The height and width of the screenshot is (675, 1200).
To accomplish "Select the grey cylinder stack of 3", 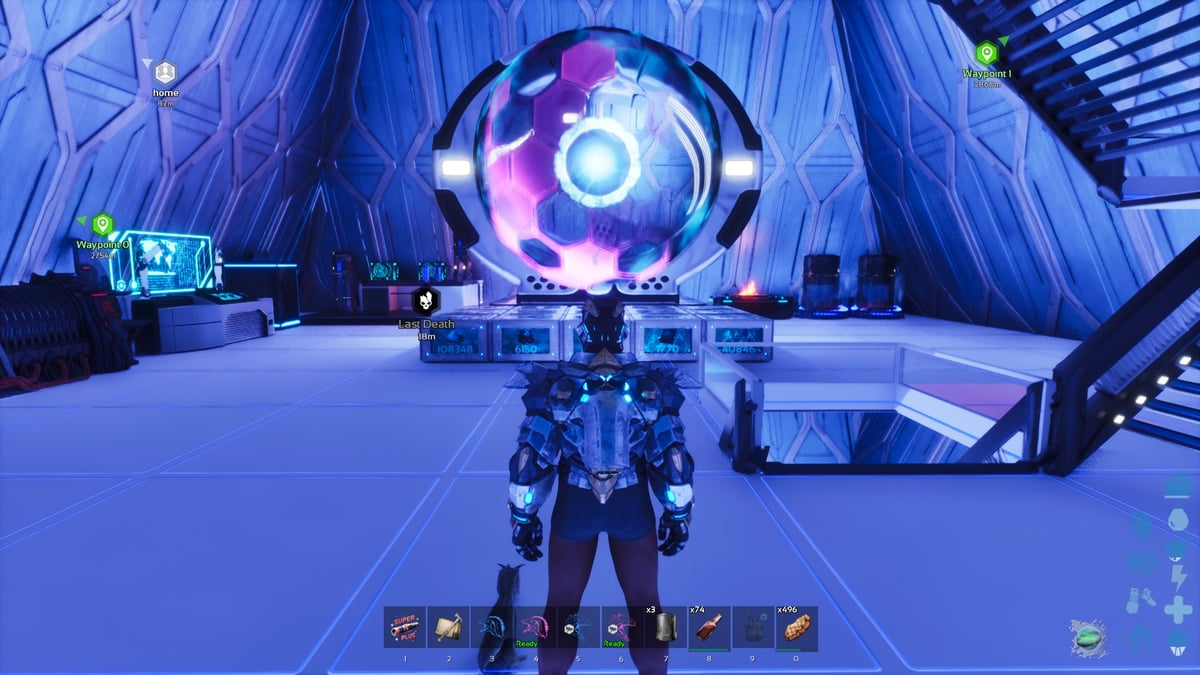I will tap(665, 627).
